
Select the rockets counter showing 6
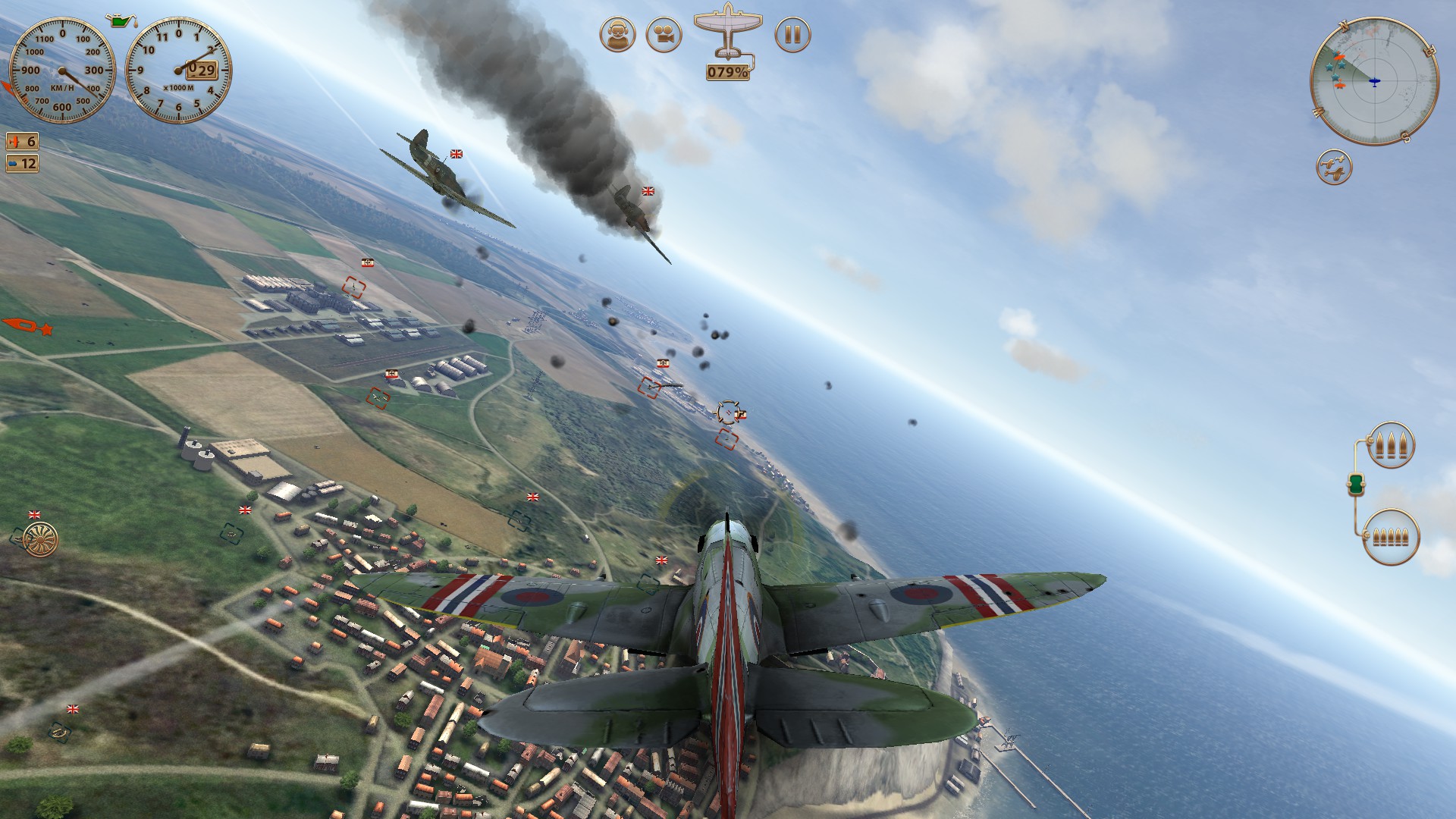point(22,142)
